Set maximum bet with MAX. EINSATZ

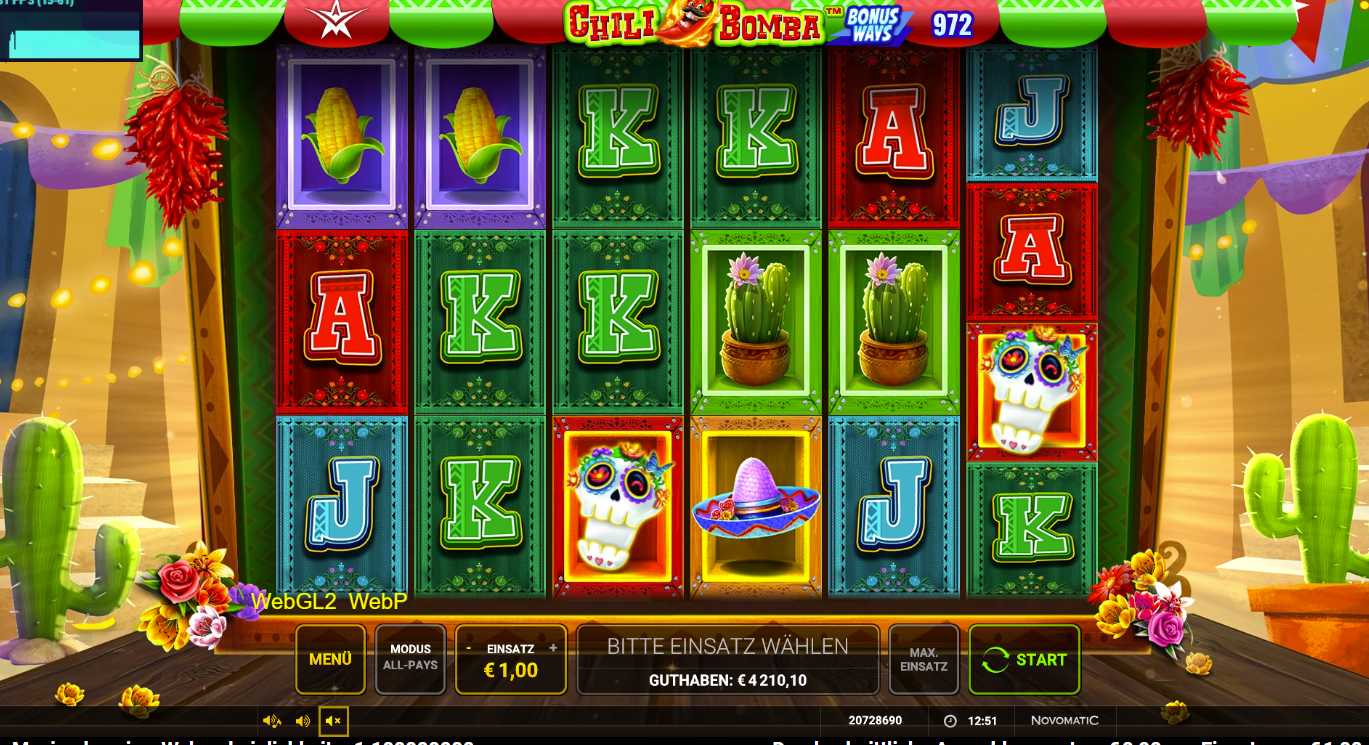point(923,659)
